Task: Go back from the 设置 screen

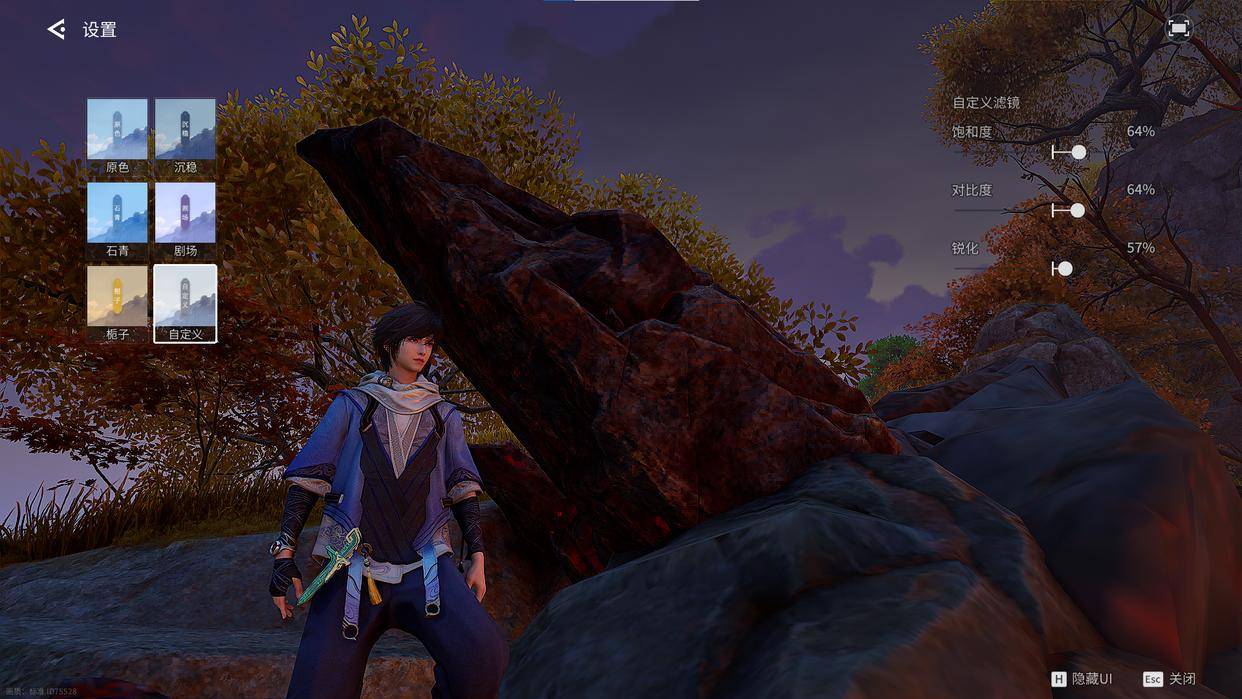Action: (x=56, y=30)
